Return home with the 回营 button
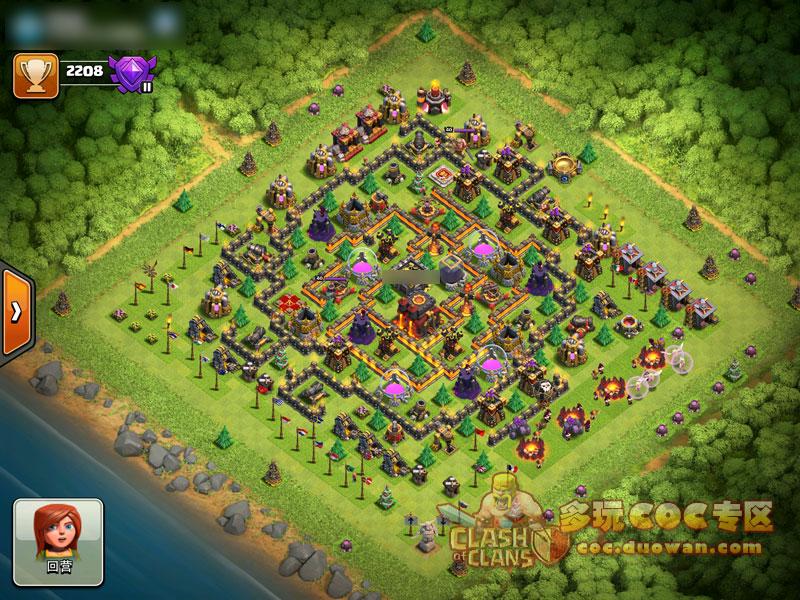 click(59, 541)
